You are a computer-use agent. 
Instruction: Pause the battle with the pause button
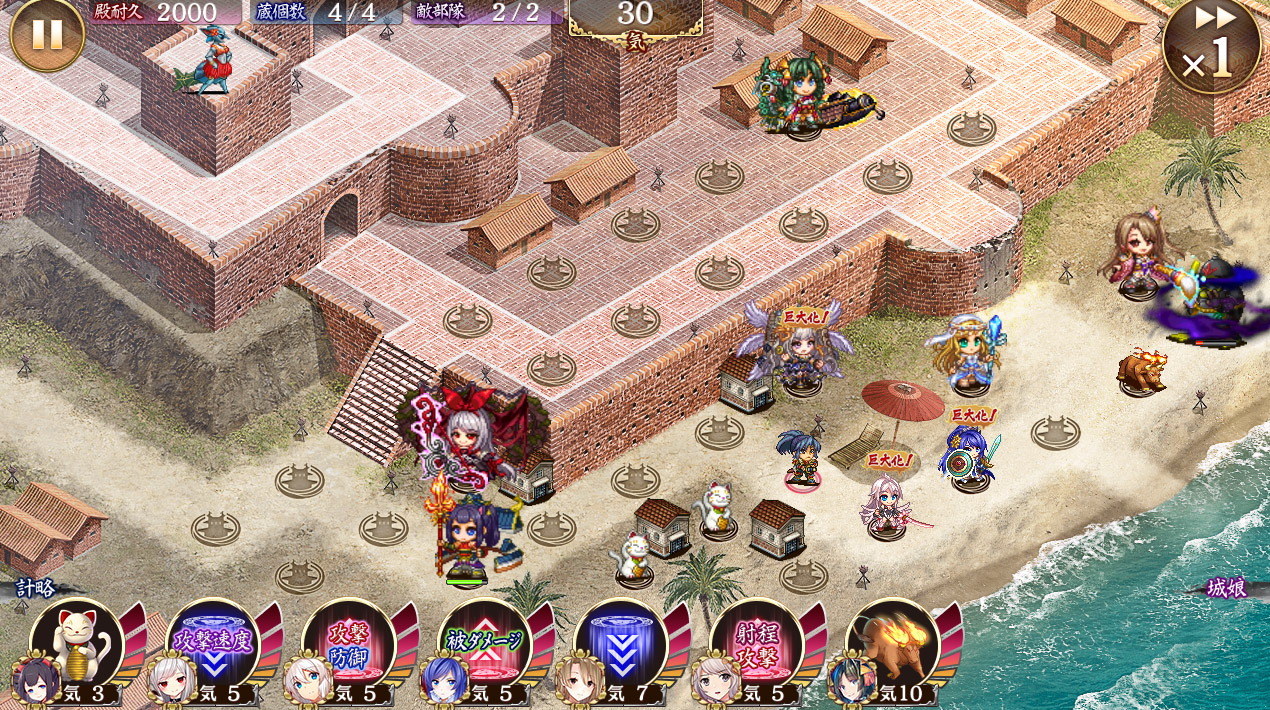(x=46, y=34)
